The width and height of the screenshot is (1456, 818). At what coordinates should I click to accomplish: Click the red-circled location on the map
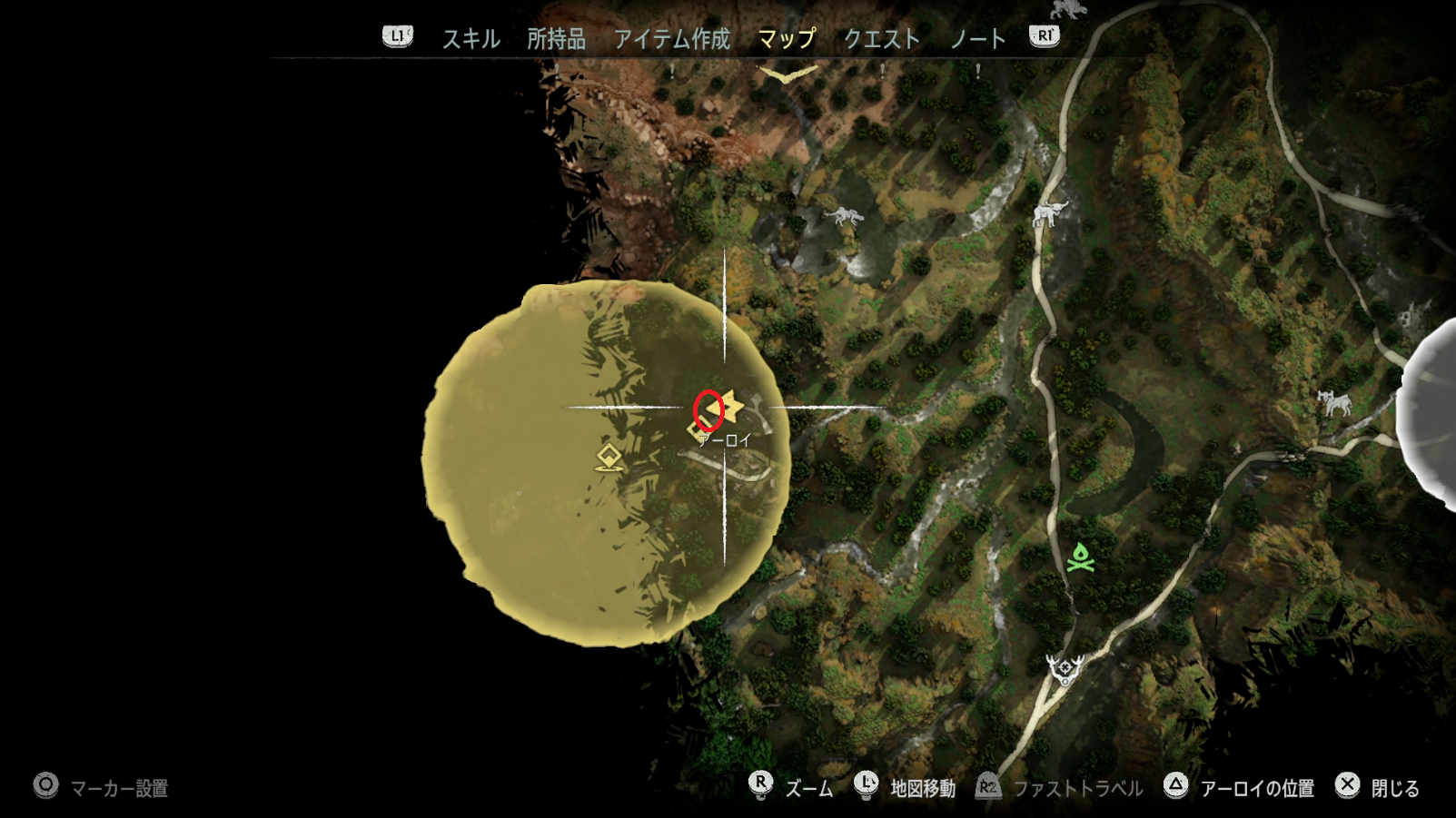pos(708,410)
